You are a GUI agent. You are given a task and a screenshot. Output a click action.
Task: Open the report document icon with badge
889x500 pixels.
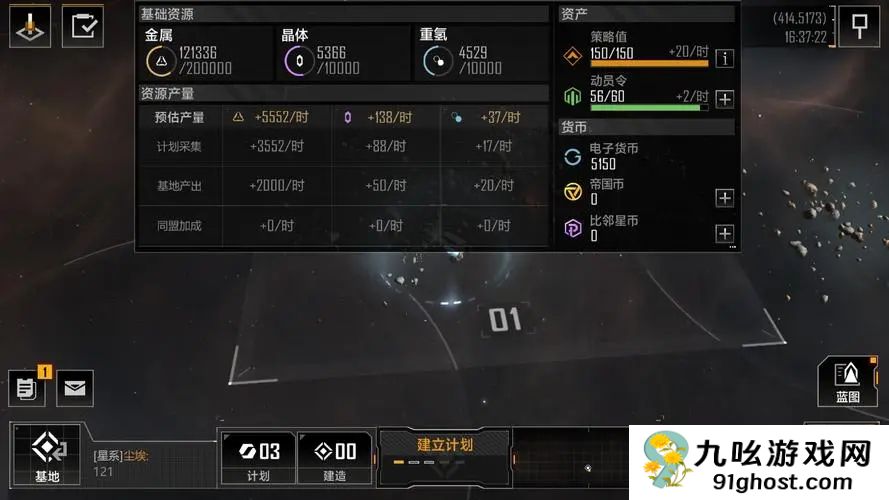click(27, 387)
